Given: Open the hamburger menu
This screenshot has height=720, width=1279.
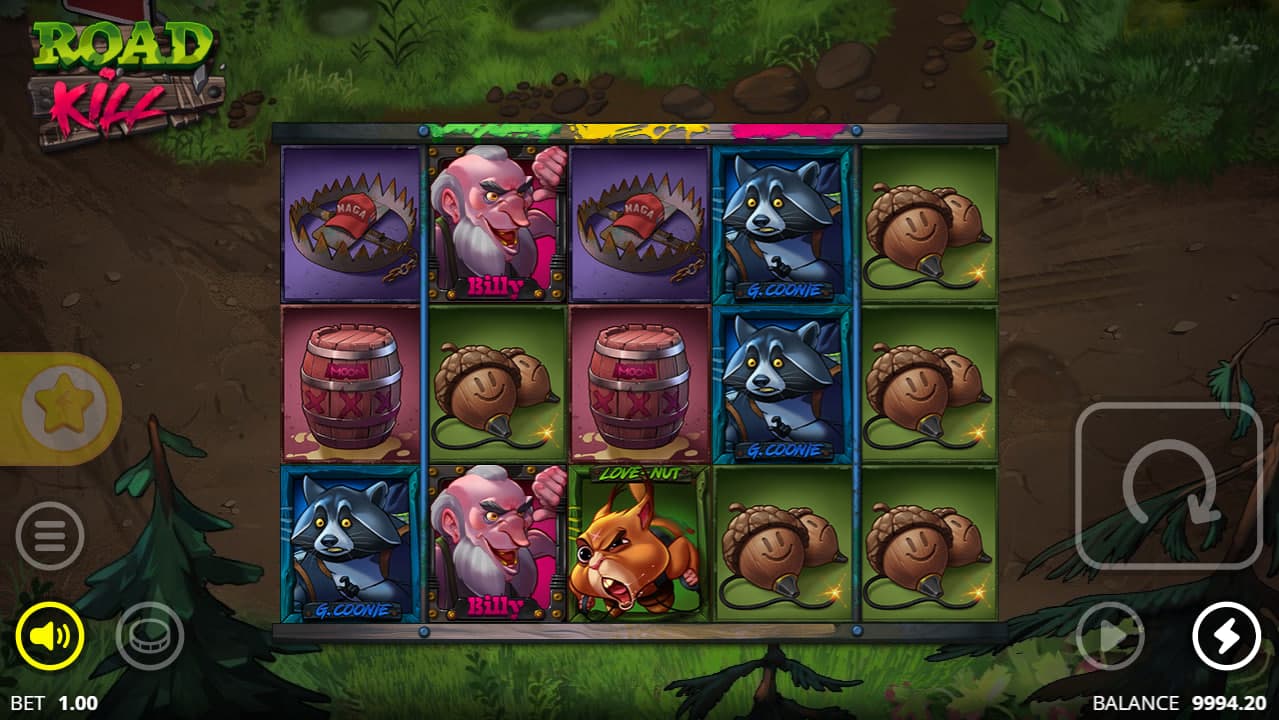Looking at the screenshot, I should [x=50, y=536].
